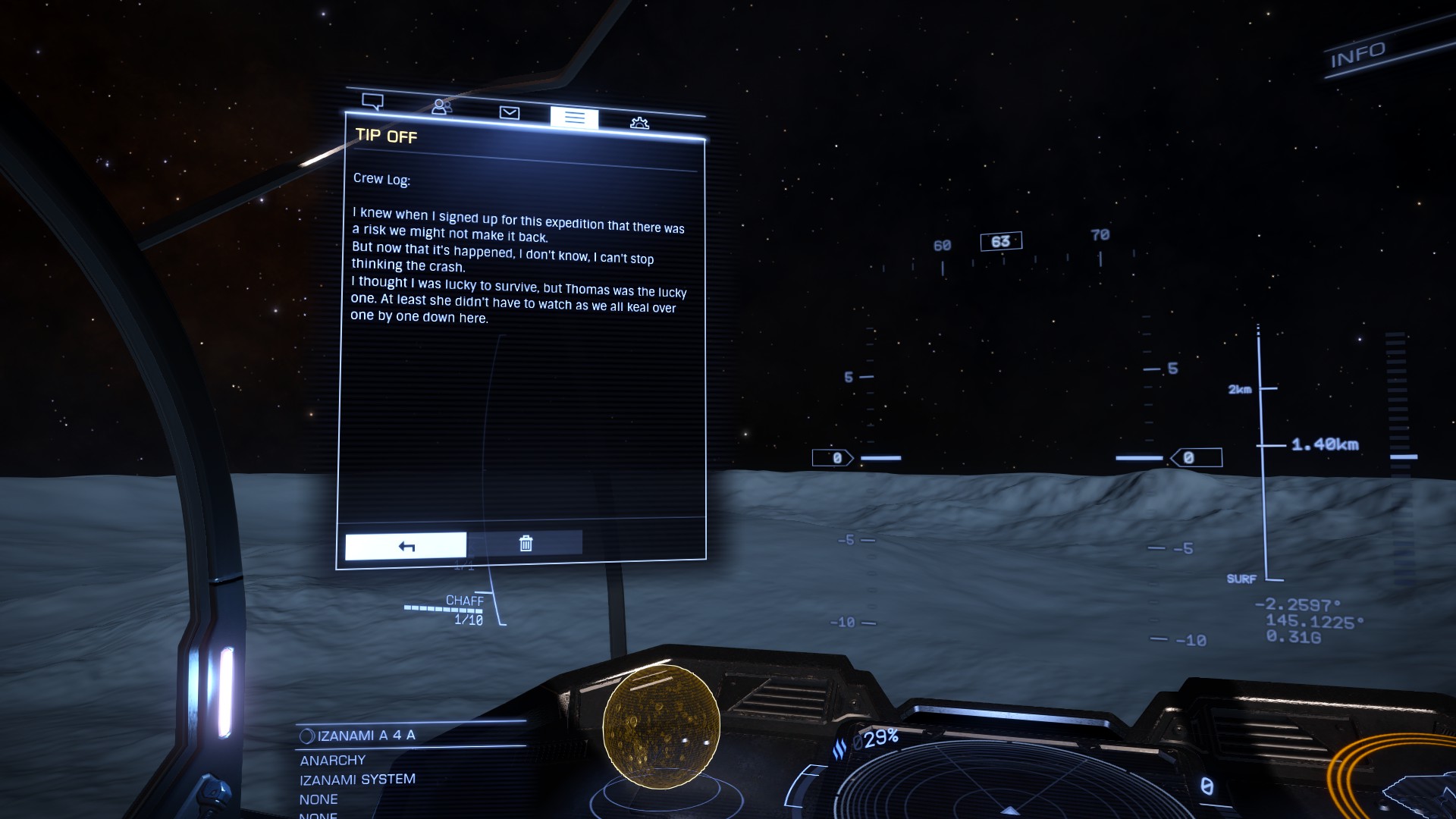The image size is (1456, 819).
Task: Switch to the chat bubble tab
Action: tap(372, 102)
